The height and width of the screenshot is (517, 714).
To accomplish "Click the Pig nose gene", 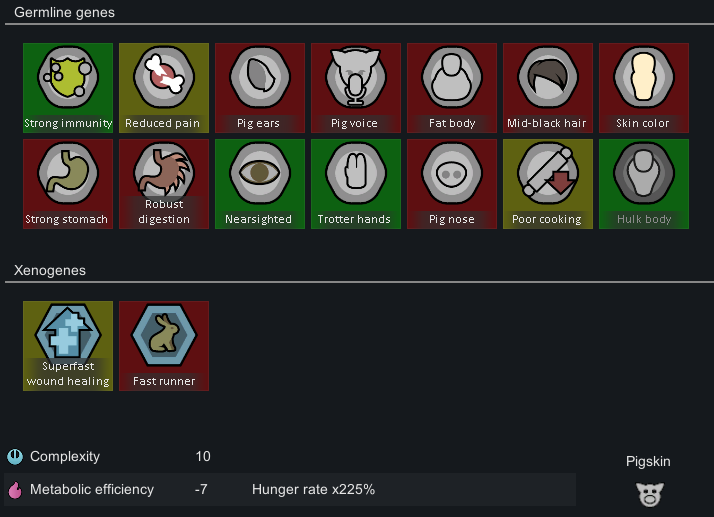I will point(452,183).
